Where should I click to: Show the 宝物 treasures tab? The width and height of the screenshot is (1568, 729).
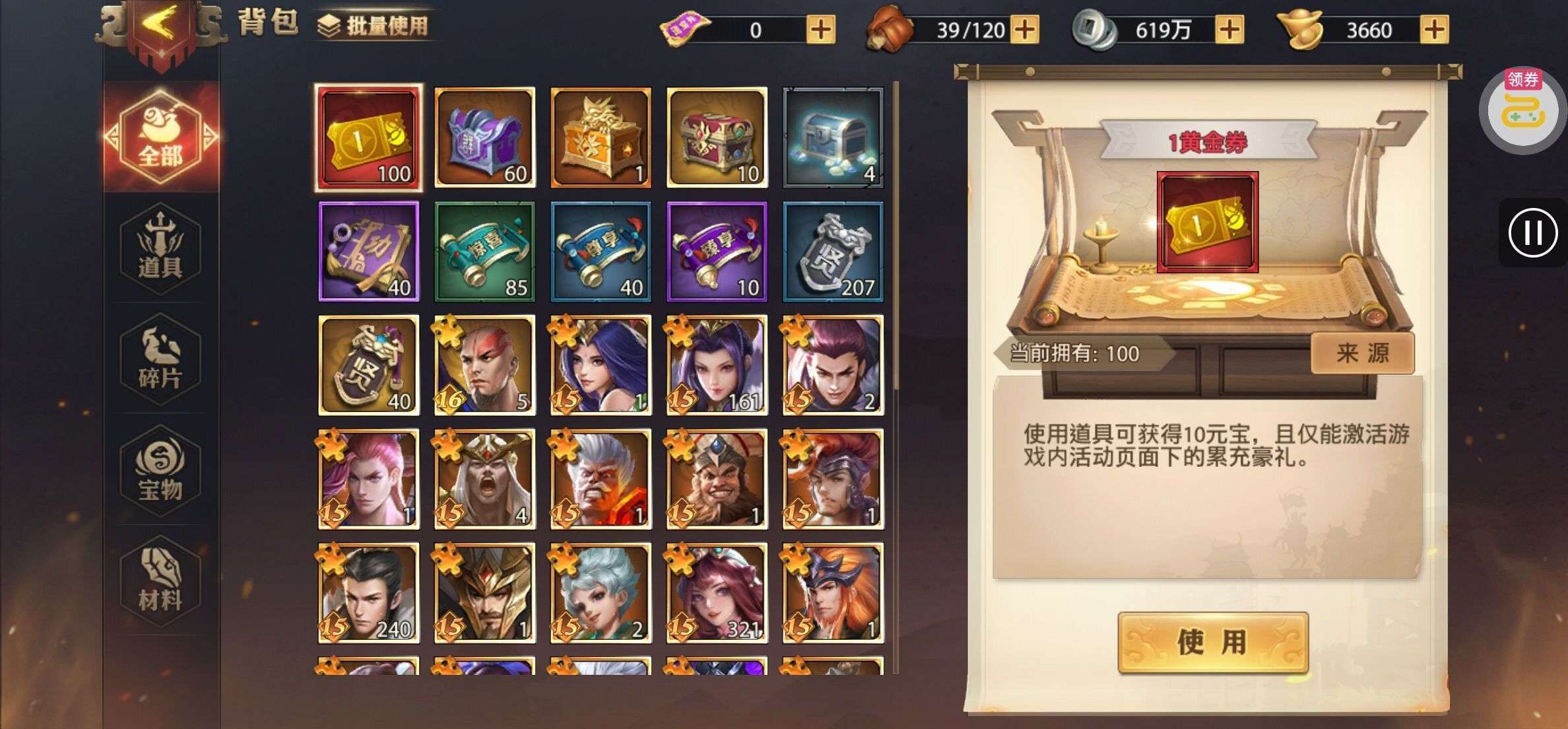pyautogui.click(x=160, y=470)
